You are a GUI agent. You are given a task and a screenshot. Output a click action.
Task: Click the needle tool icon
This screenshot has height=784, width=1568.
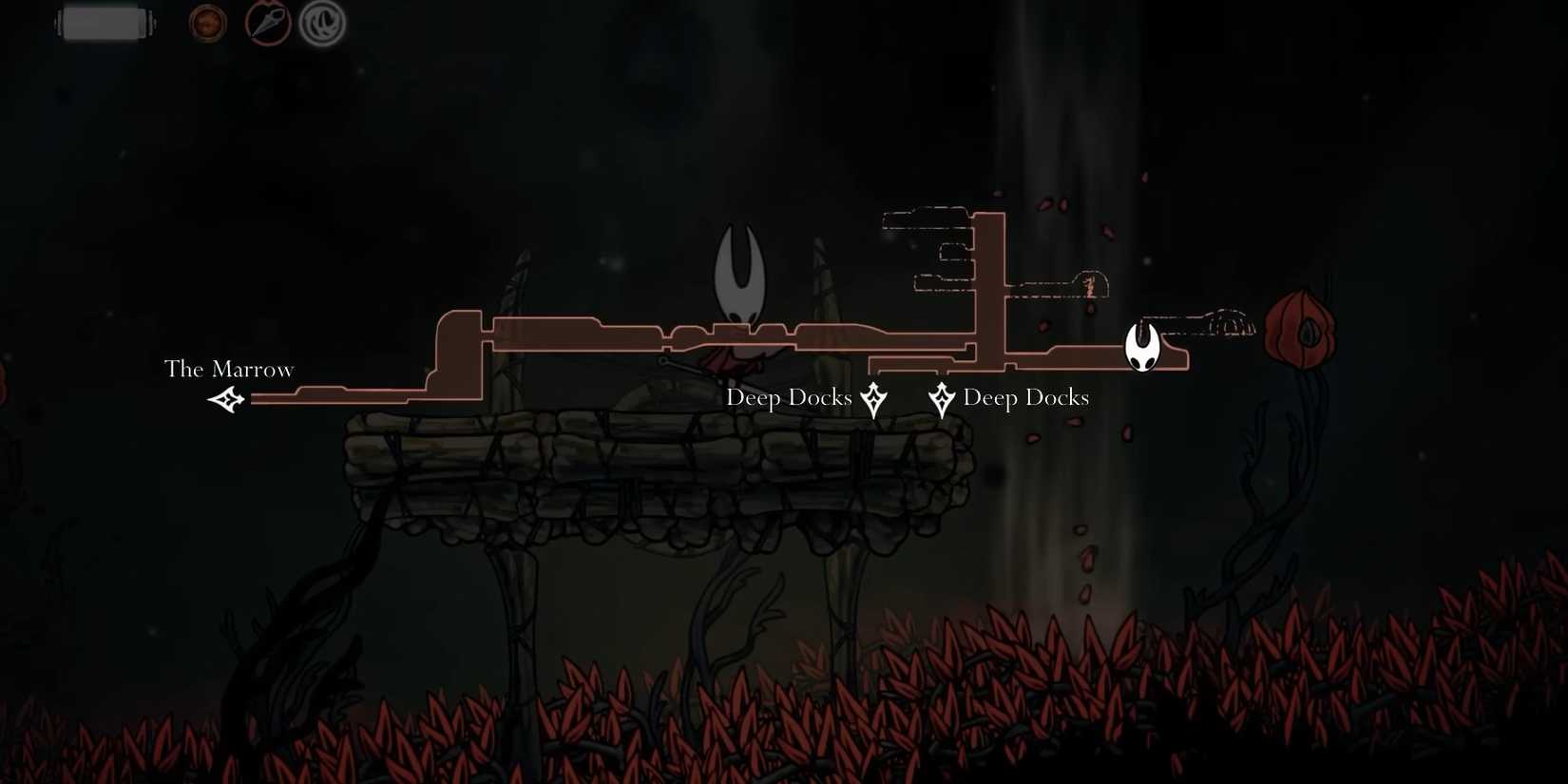point(267,23)
